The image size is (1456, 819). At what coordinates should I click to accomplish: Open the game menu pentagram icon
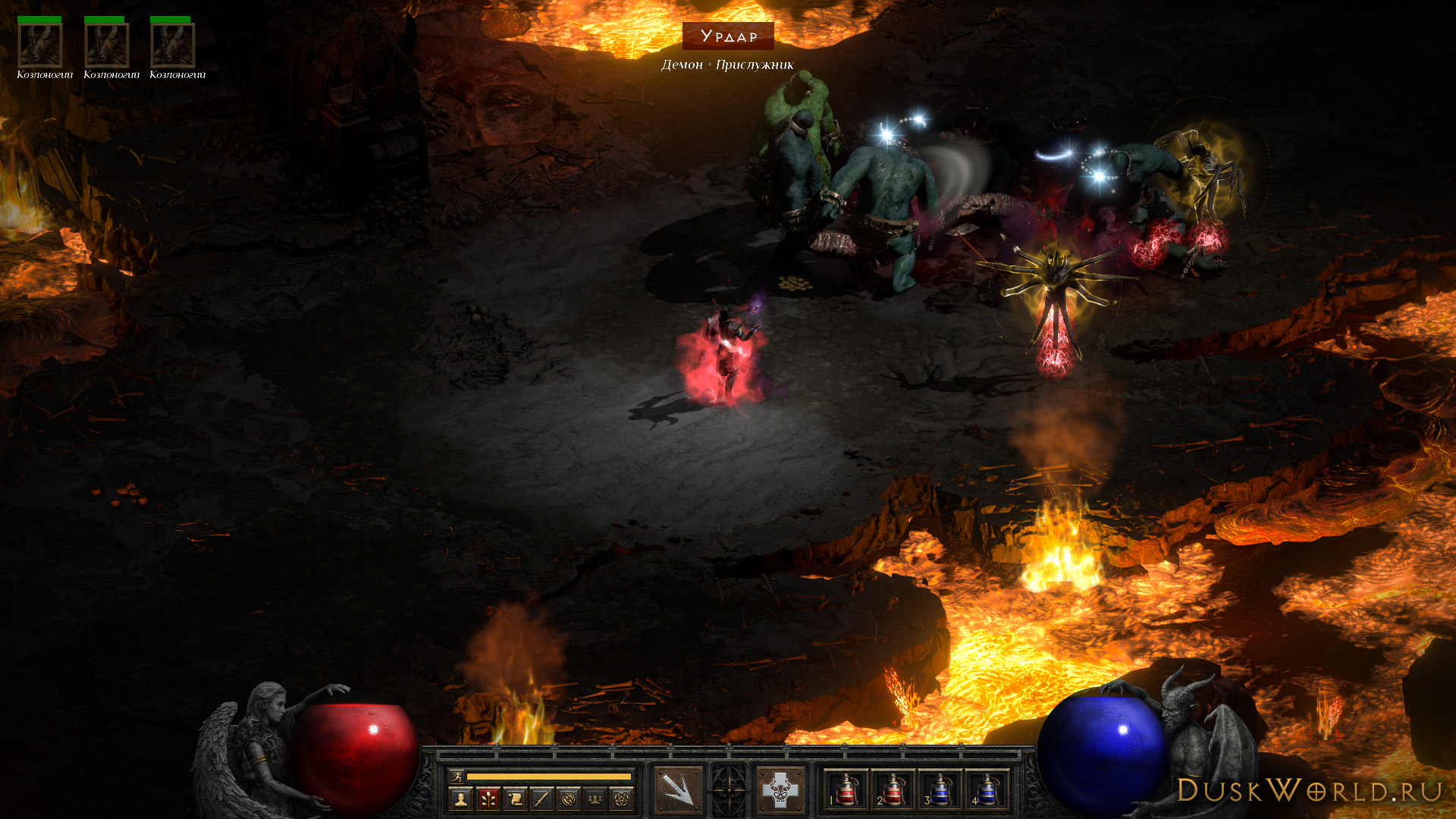pos(622,799)
